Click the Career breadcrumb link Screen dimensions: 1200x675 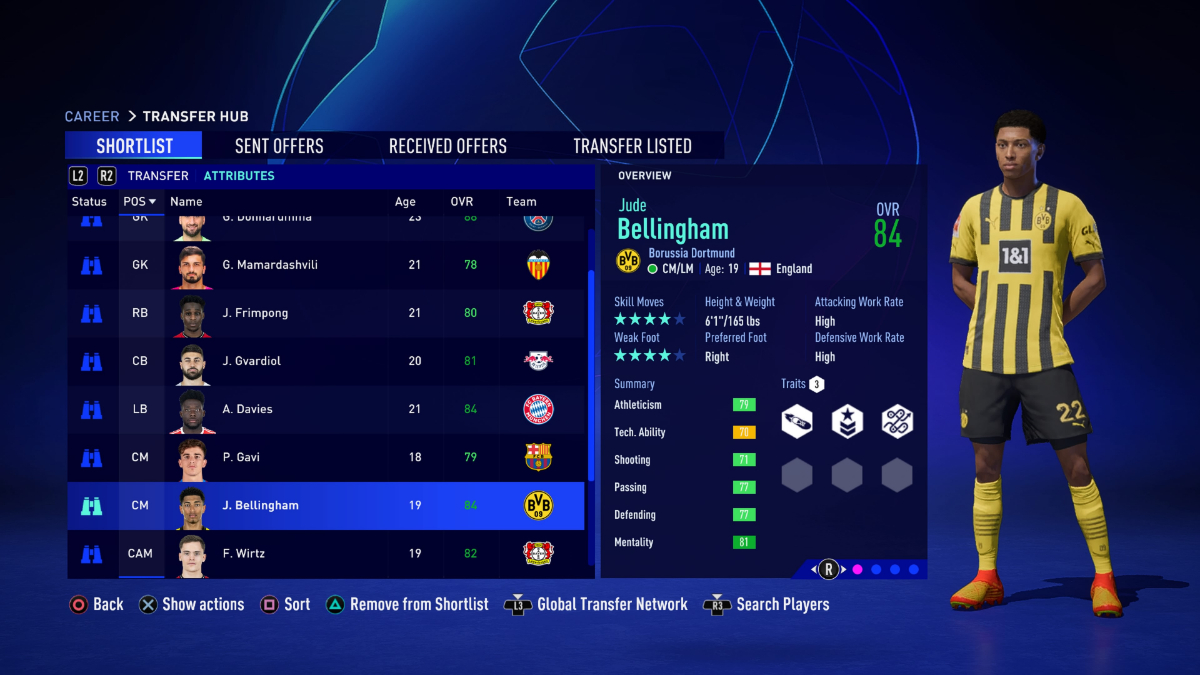click(x=92, y=117)
